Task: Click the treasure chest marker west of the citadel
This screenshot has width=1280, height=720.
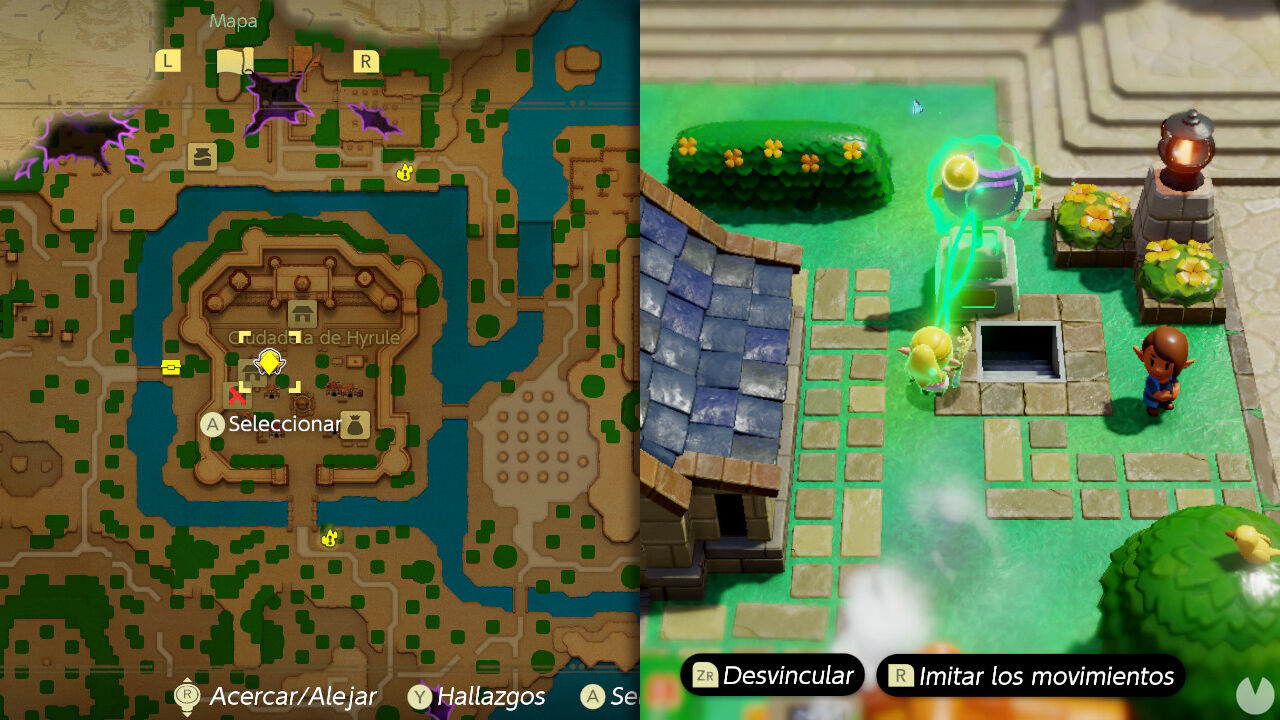Action: click(x=171, y=367)
